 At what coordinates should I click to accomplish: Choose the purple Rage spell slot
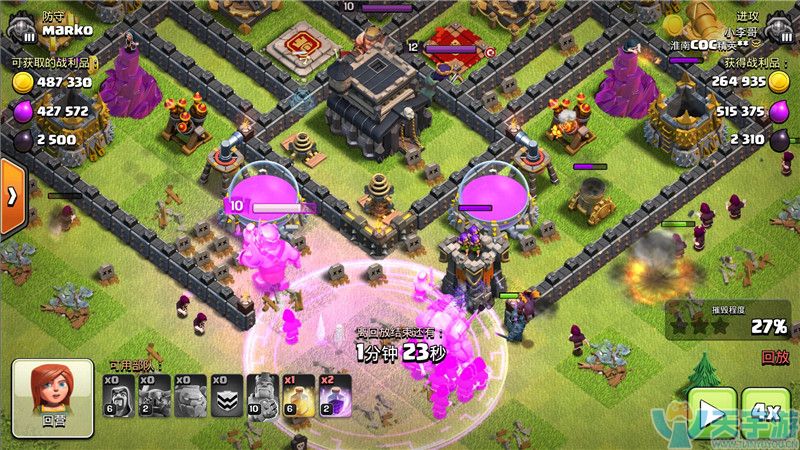[335, 396]
